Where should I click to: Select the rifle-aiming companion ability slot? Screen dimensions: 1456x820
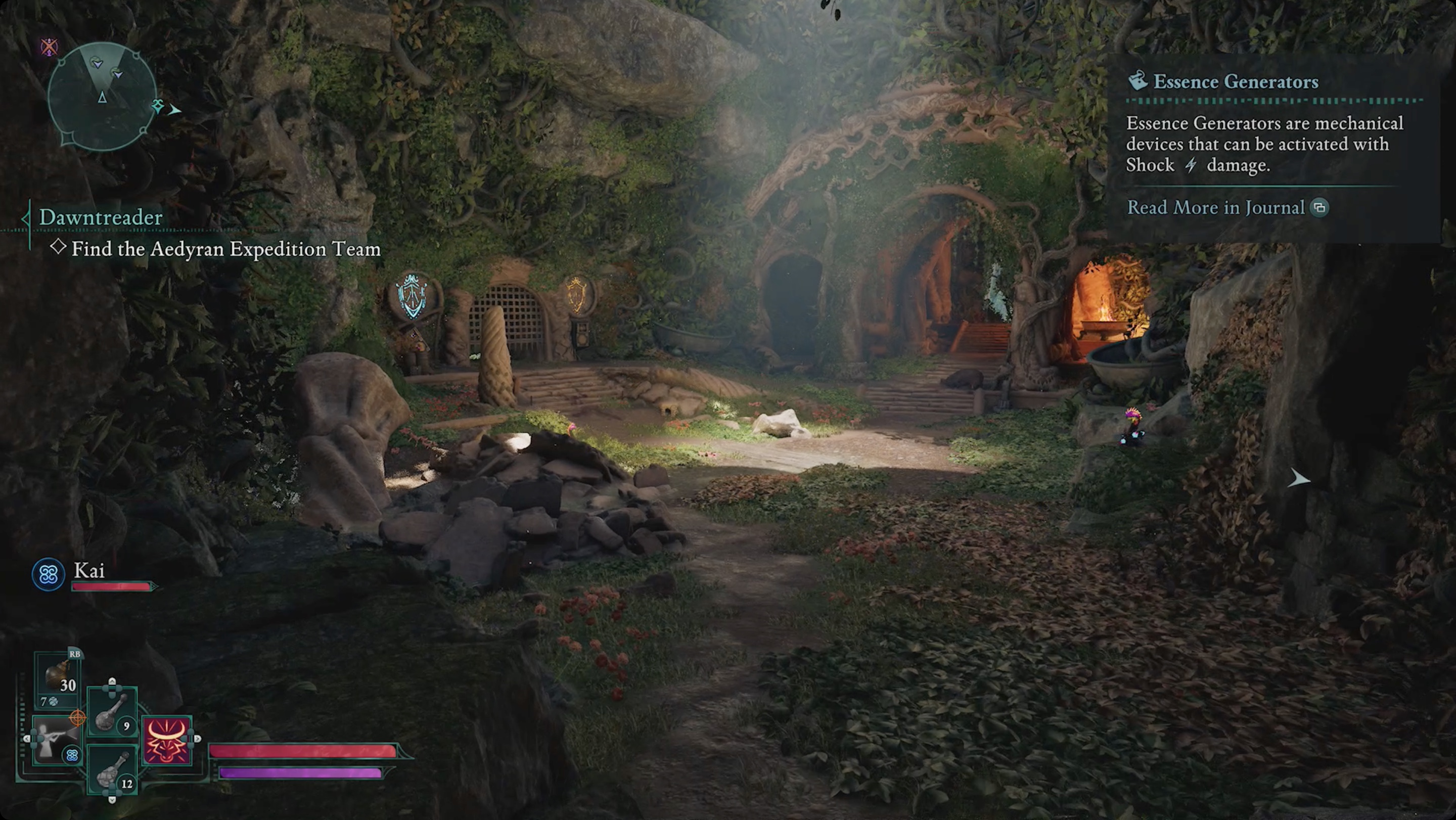(x=57, y=740)
